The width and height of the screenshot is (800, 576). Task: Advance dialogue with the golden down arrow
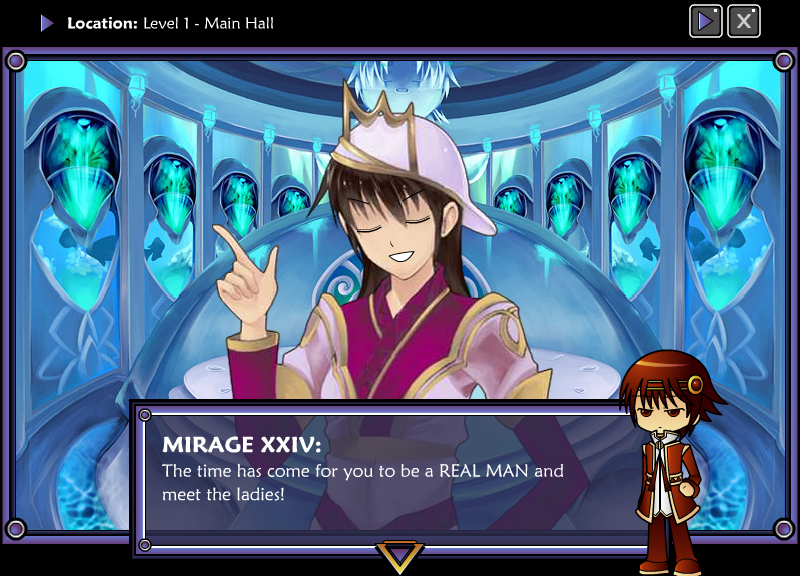400,556
